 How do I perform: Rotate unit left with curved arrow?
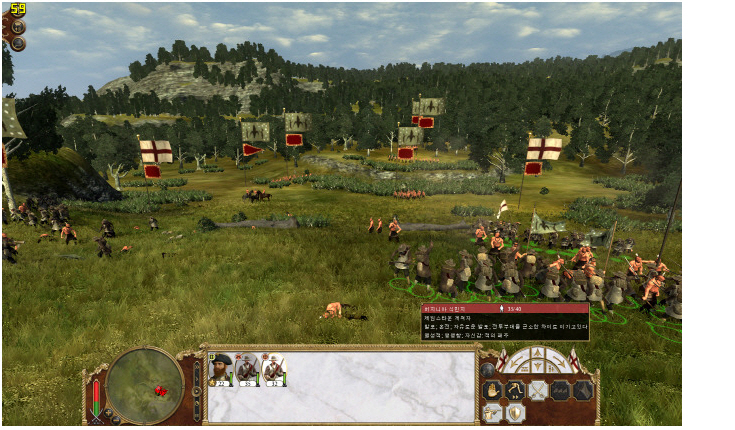pyautogui.click(x=516, y=361)
